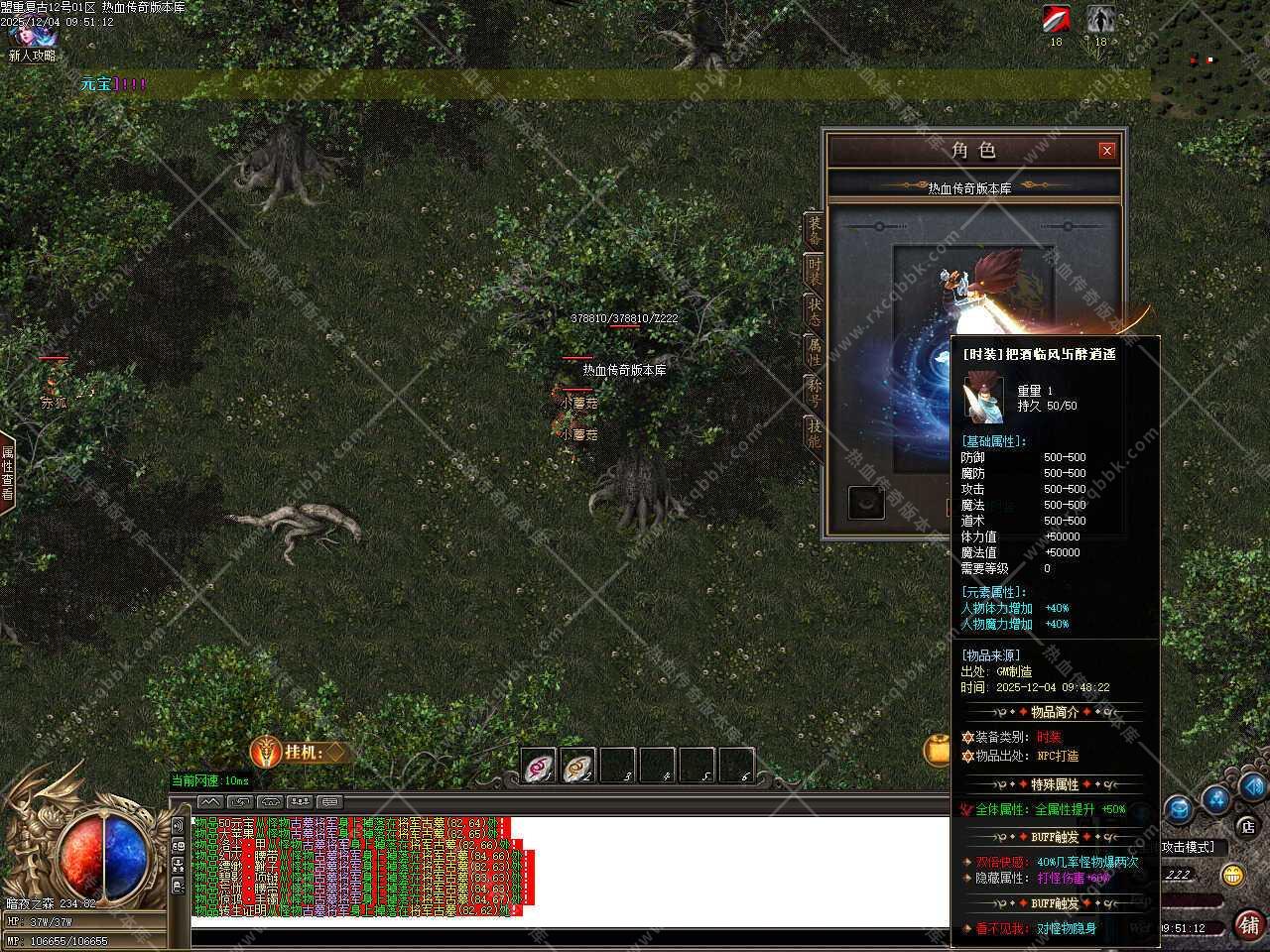The width and height of the screenshot is (1270, 952).
Task: Open the smiley emoji picker
Action: (x=1232, y=875)
